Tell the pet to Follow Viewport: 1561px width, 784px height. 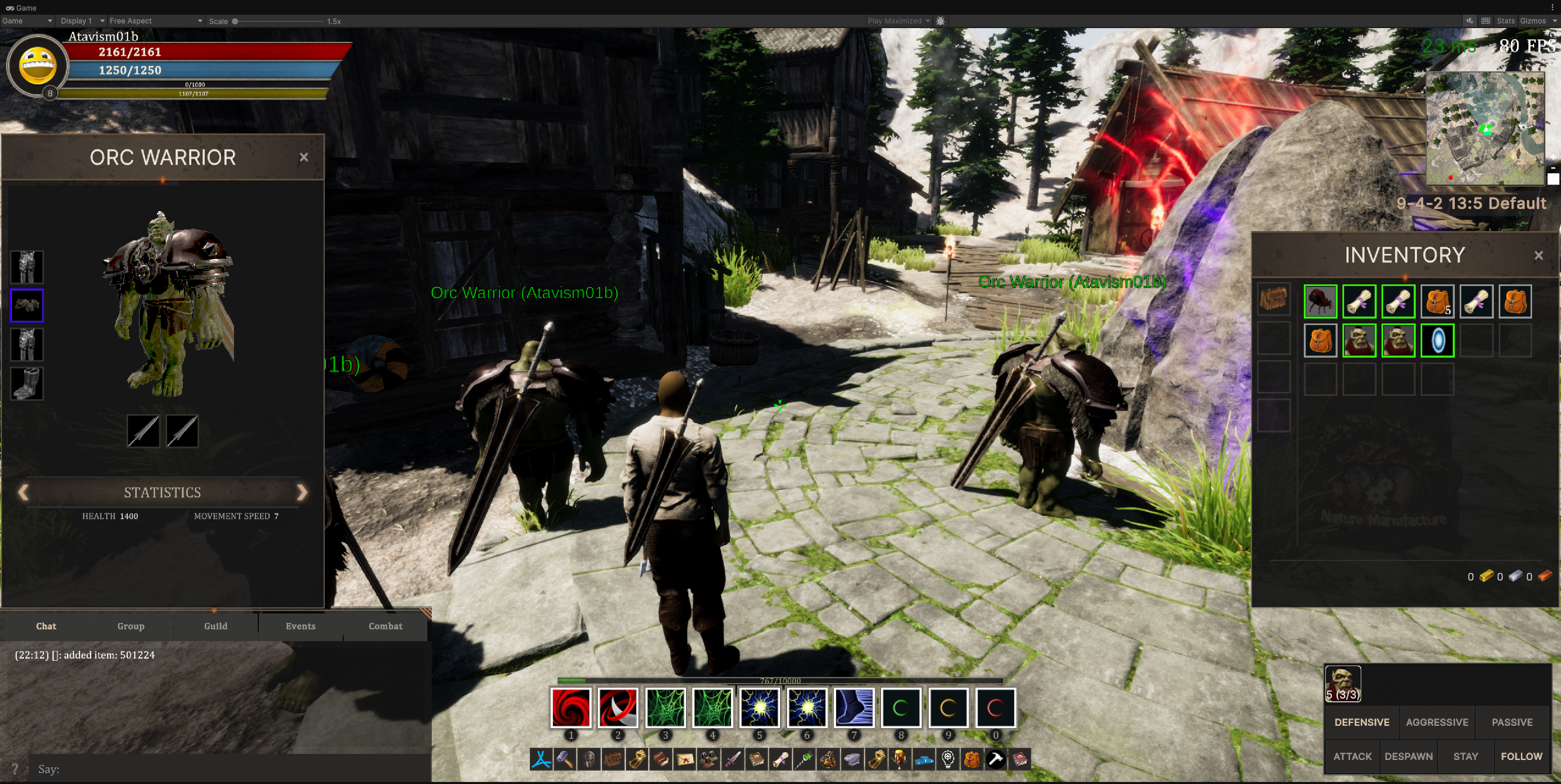[x=1521, y=756]
